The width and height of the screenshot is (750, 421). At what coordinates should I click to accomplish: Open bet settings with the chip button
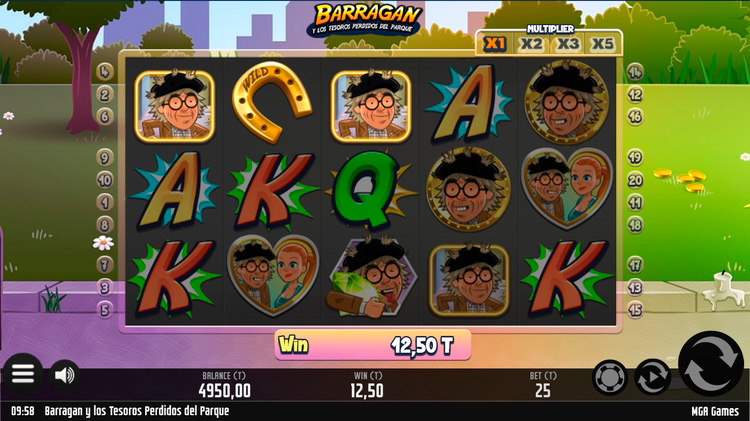click(610, 377)
